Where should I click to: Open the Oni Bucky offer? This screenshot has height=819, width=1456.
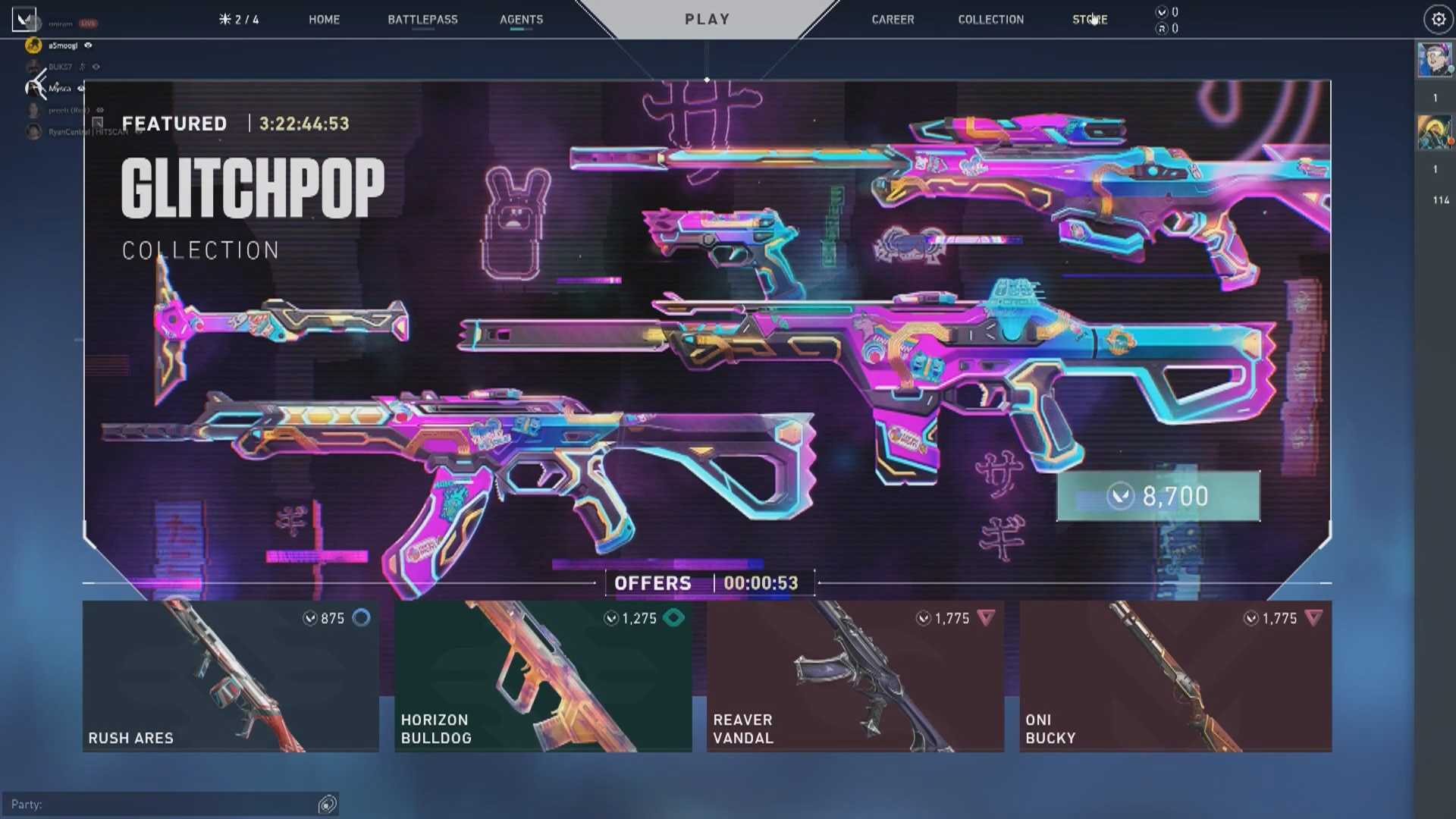[x=1175, y=676]
